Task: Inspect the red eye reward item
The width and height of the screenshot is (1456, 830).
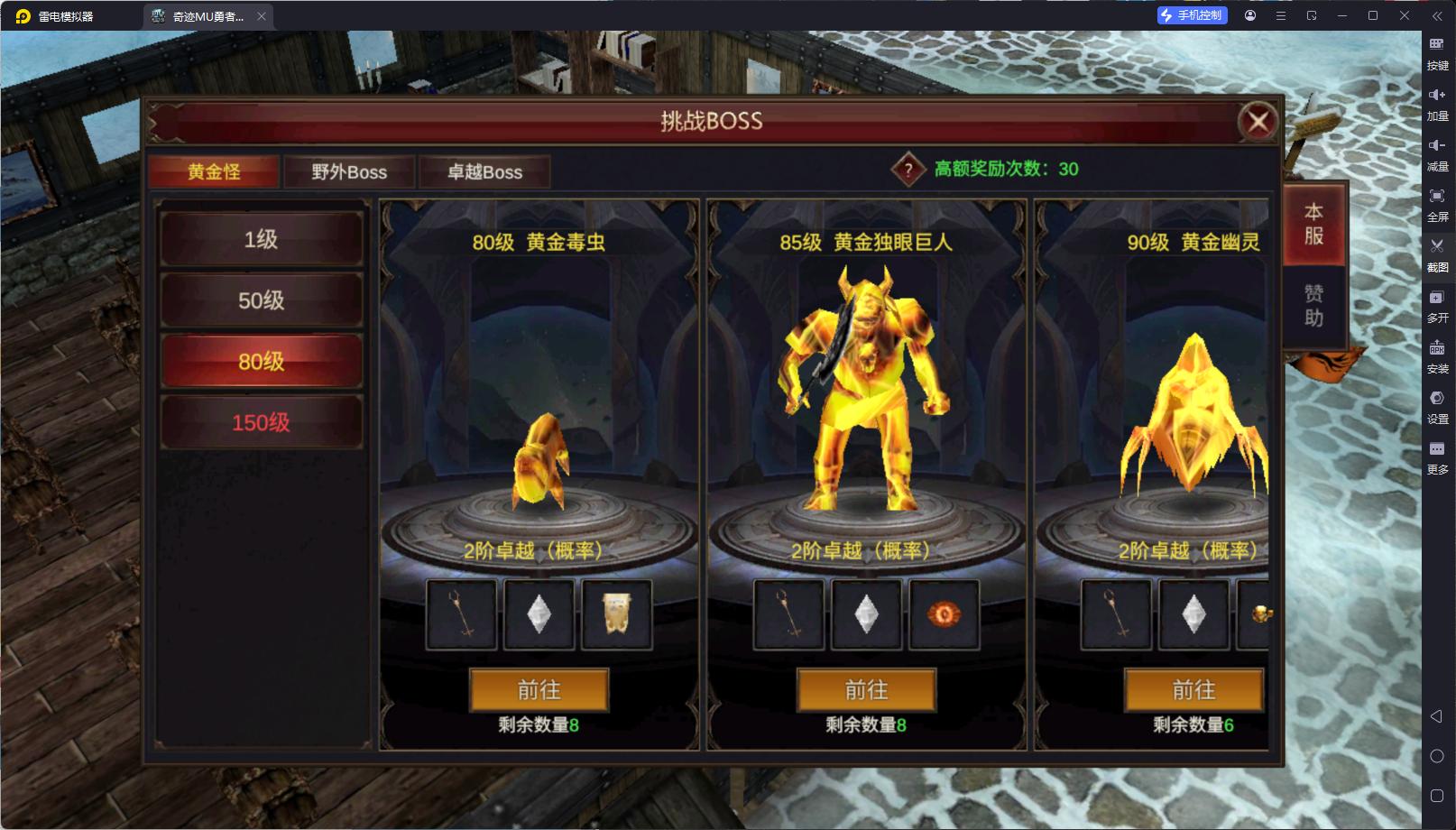Action: [945, 614]
